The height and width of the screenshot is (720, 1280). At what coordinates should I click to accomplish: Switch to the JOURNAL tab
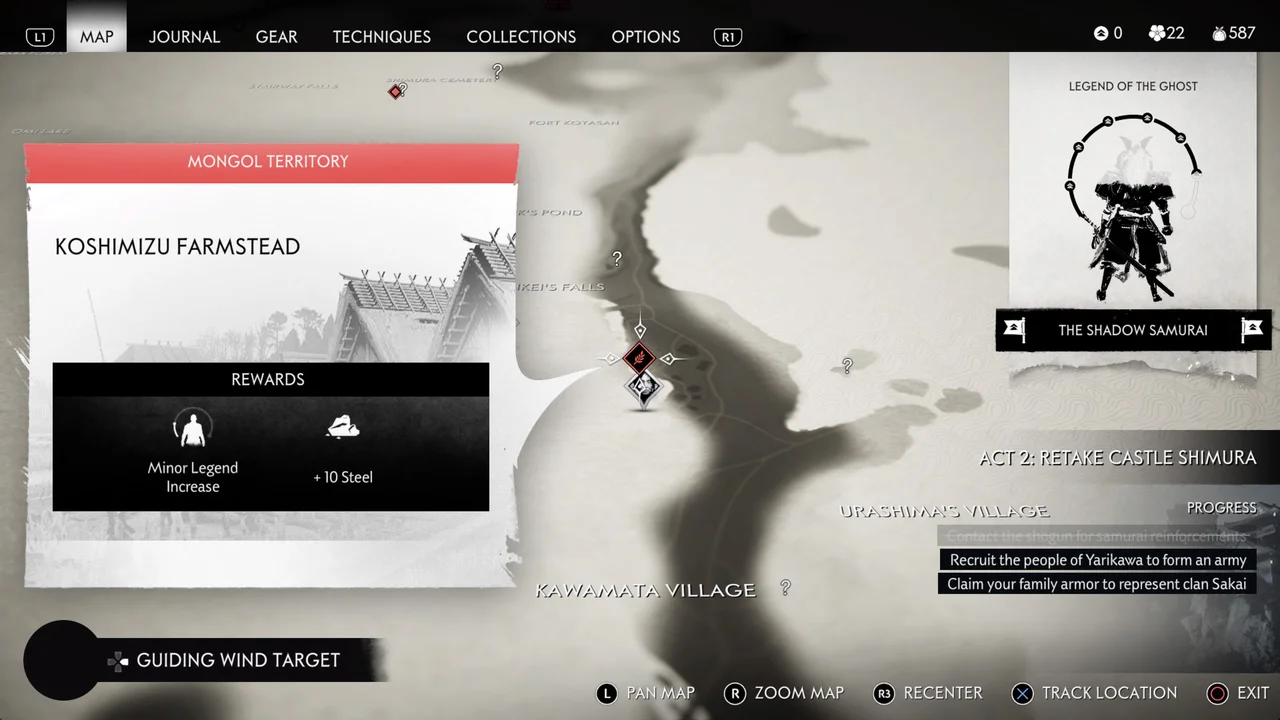coord(184,36)
